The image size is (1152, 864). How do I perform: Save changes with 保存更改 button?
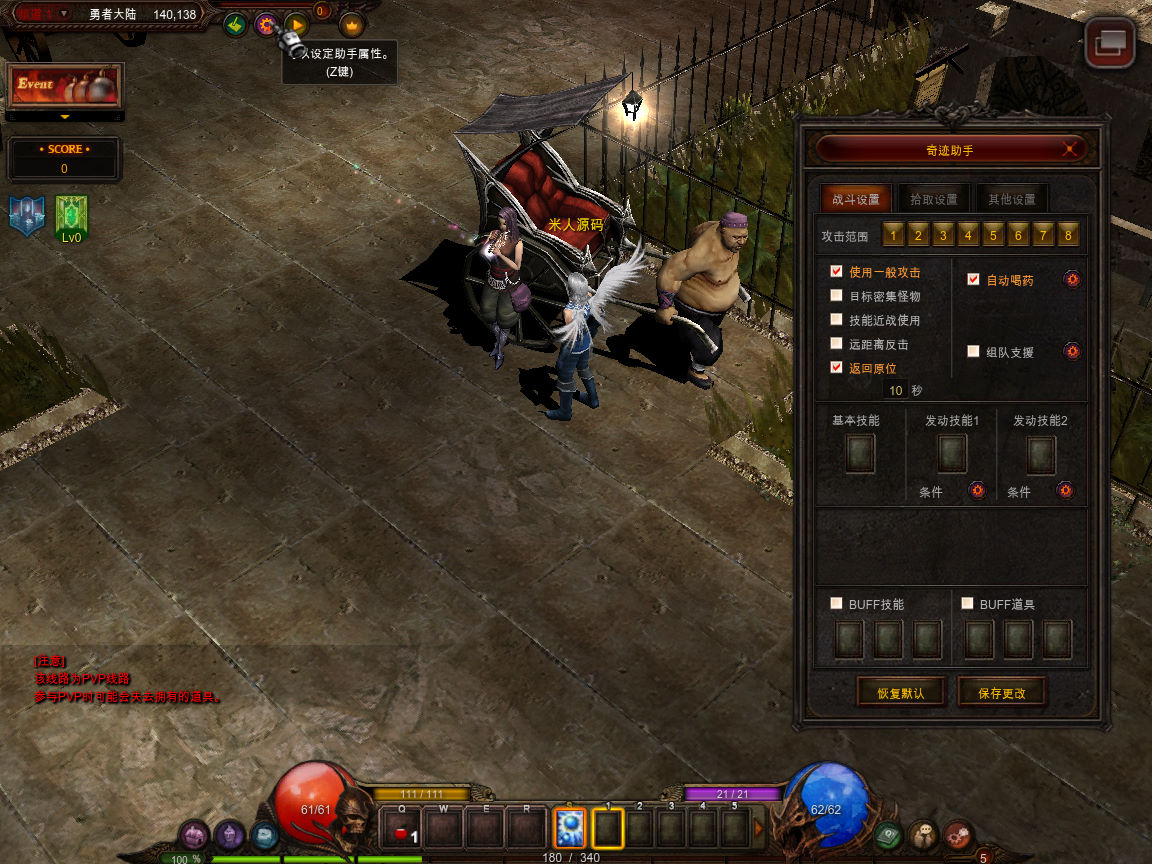[x=1002, y=692]
